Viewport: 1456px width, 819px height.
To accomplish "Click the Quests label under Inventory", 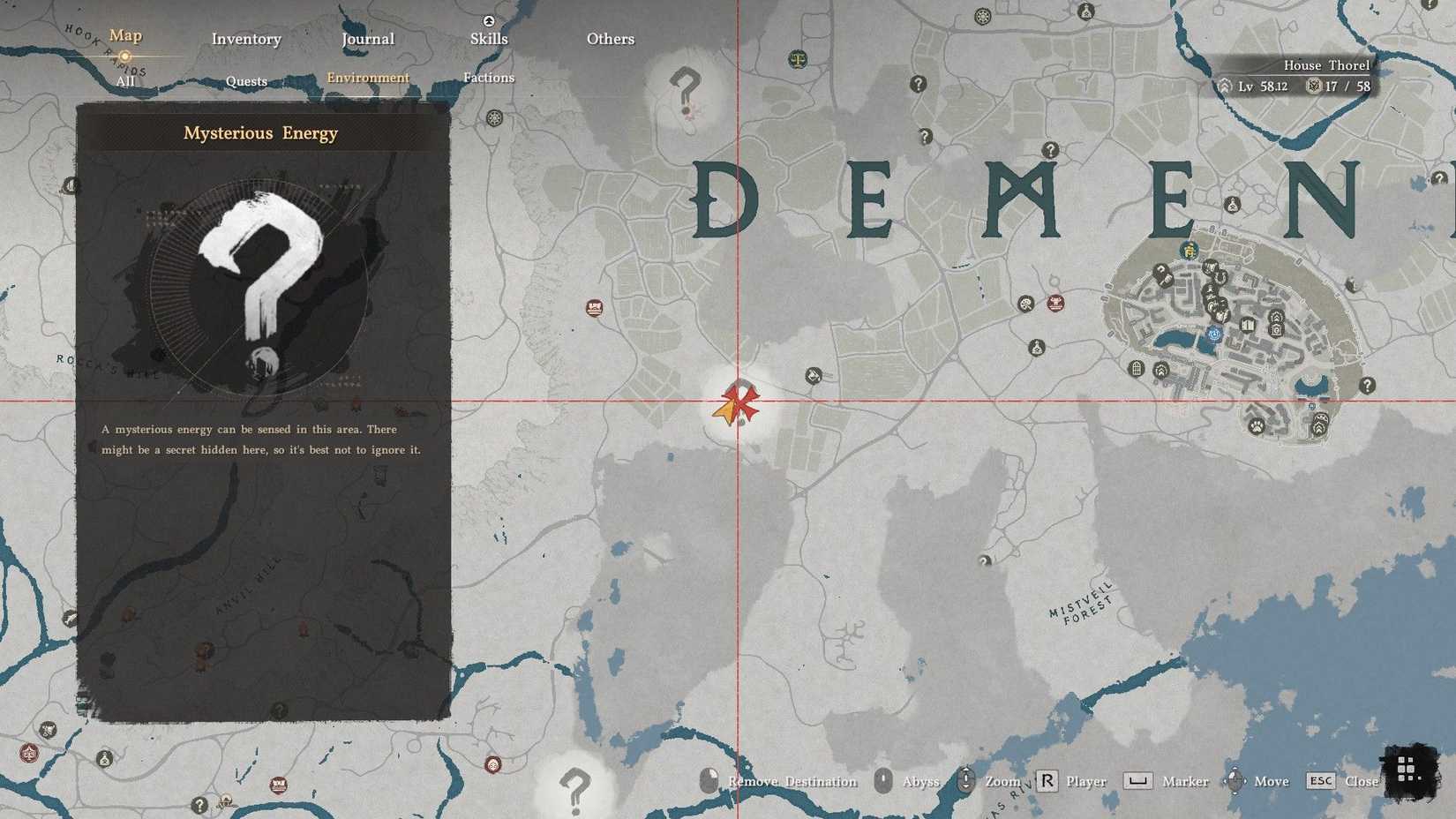I will click(245, 81).
